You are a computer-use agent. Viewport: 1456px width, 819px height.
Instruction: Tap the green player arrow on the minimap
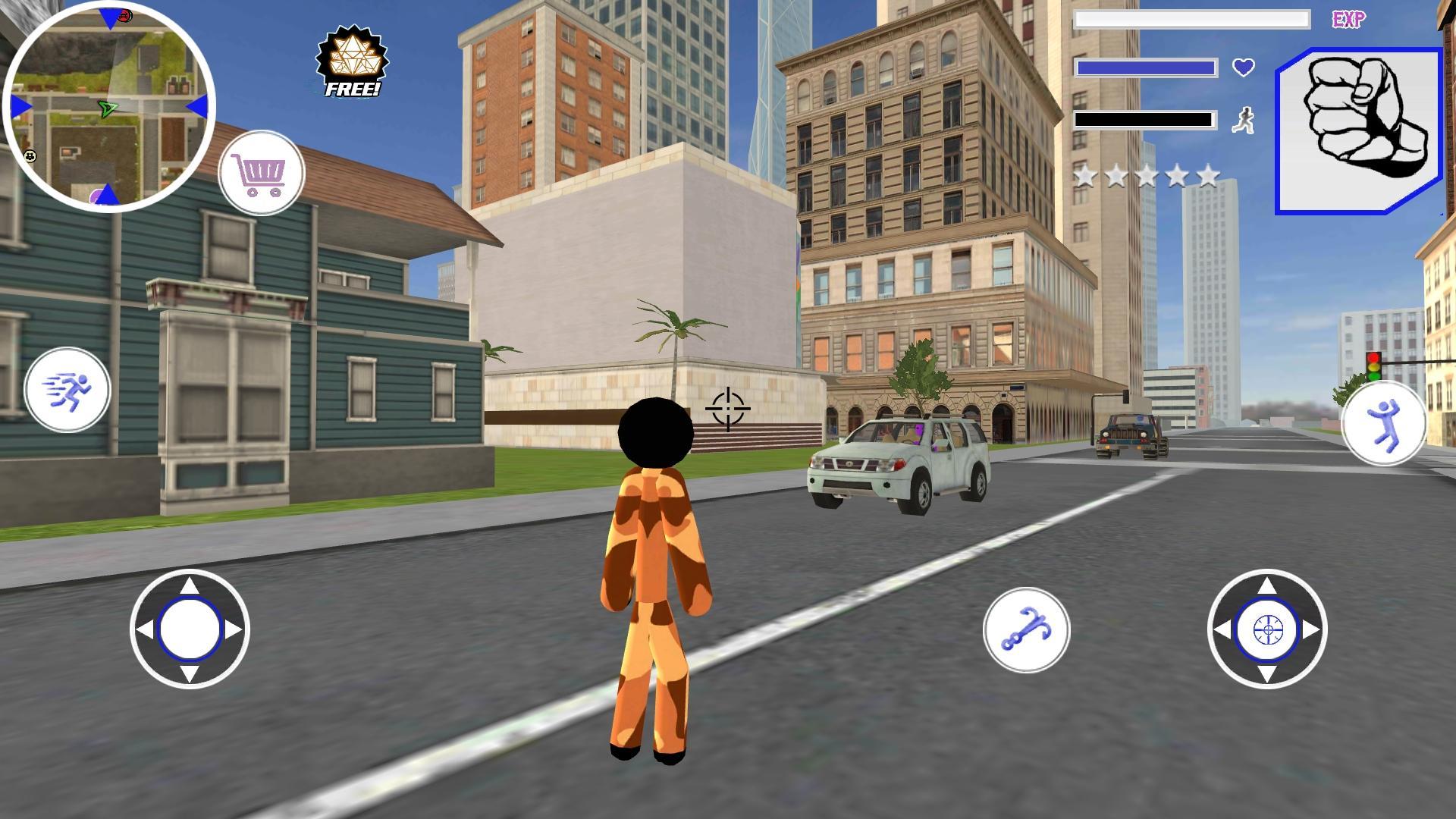click(x=108, y=108)
